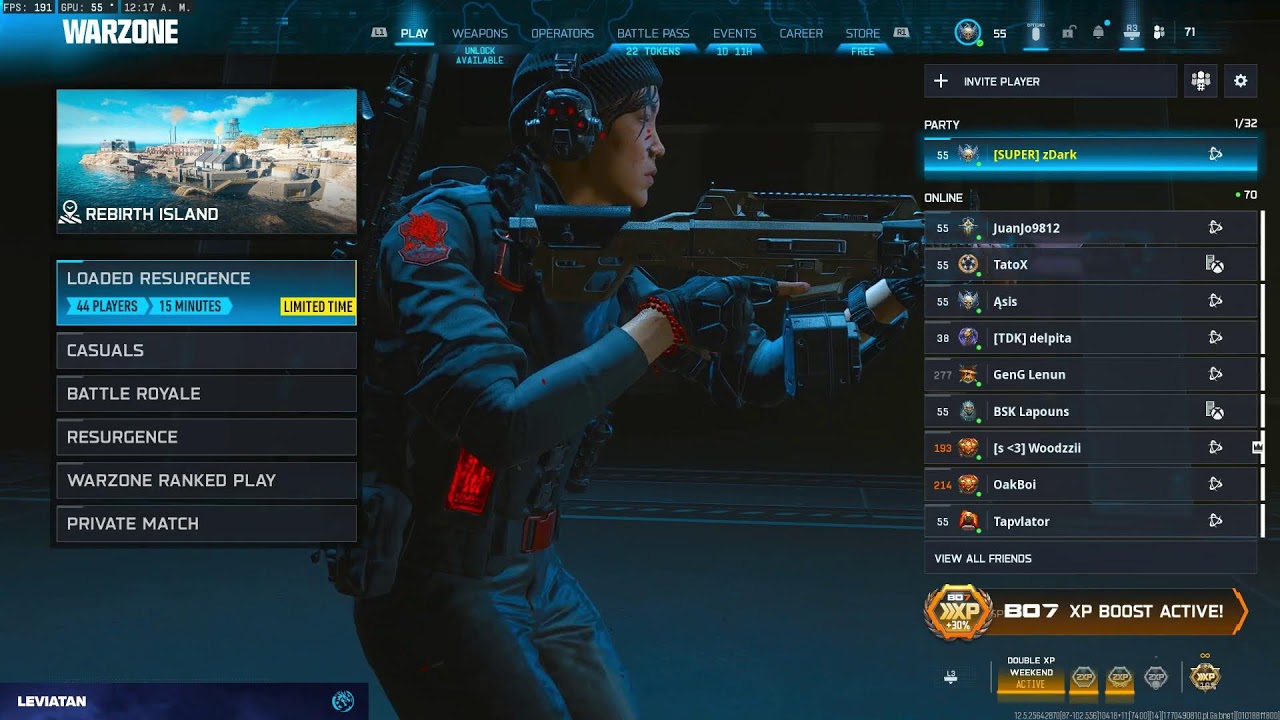Show the Events tab

[734, 33]
